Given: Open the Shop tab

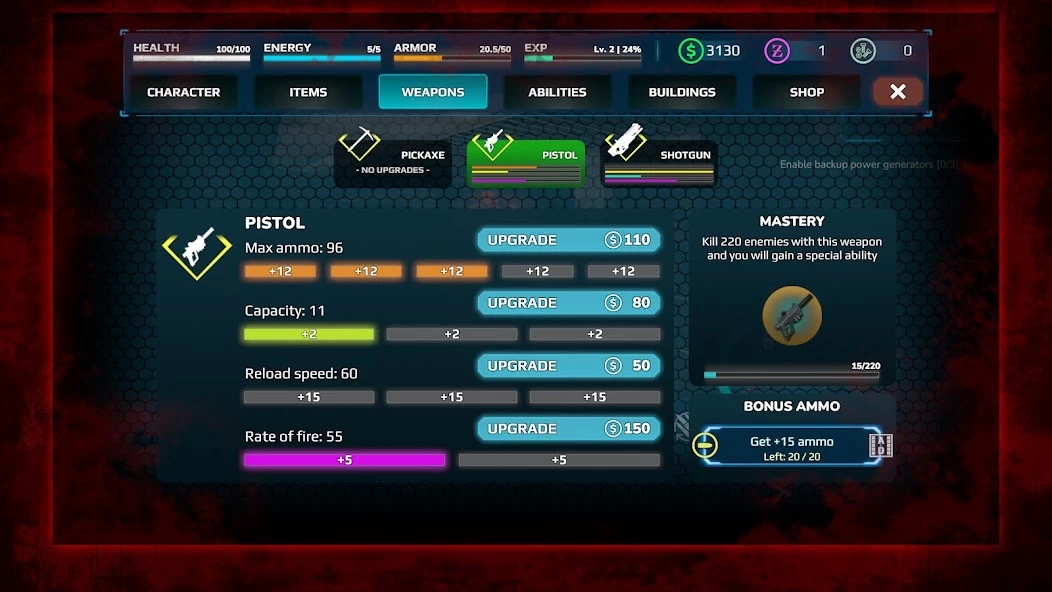Looking at the screenshot, I should coord(806,92).
